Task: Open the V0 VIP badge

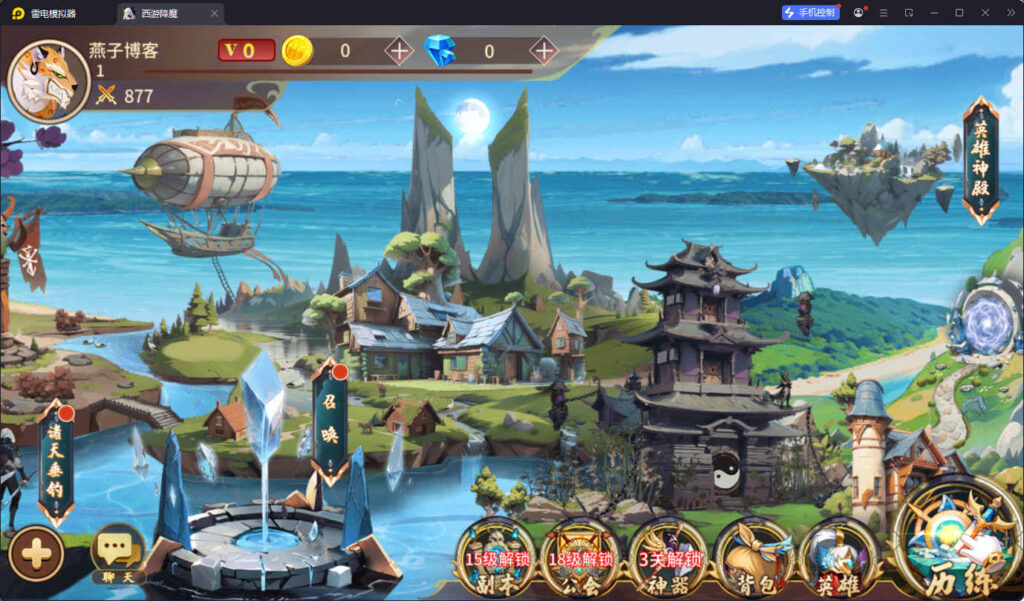Action: tap(246, 50)
